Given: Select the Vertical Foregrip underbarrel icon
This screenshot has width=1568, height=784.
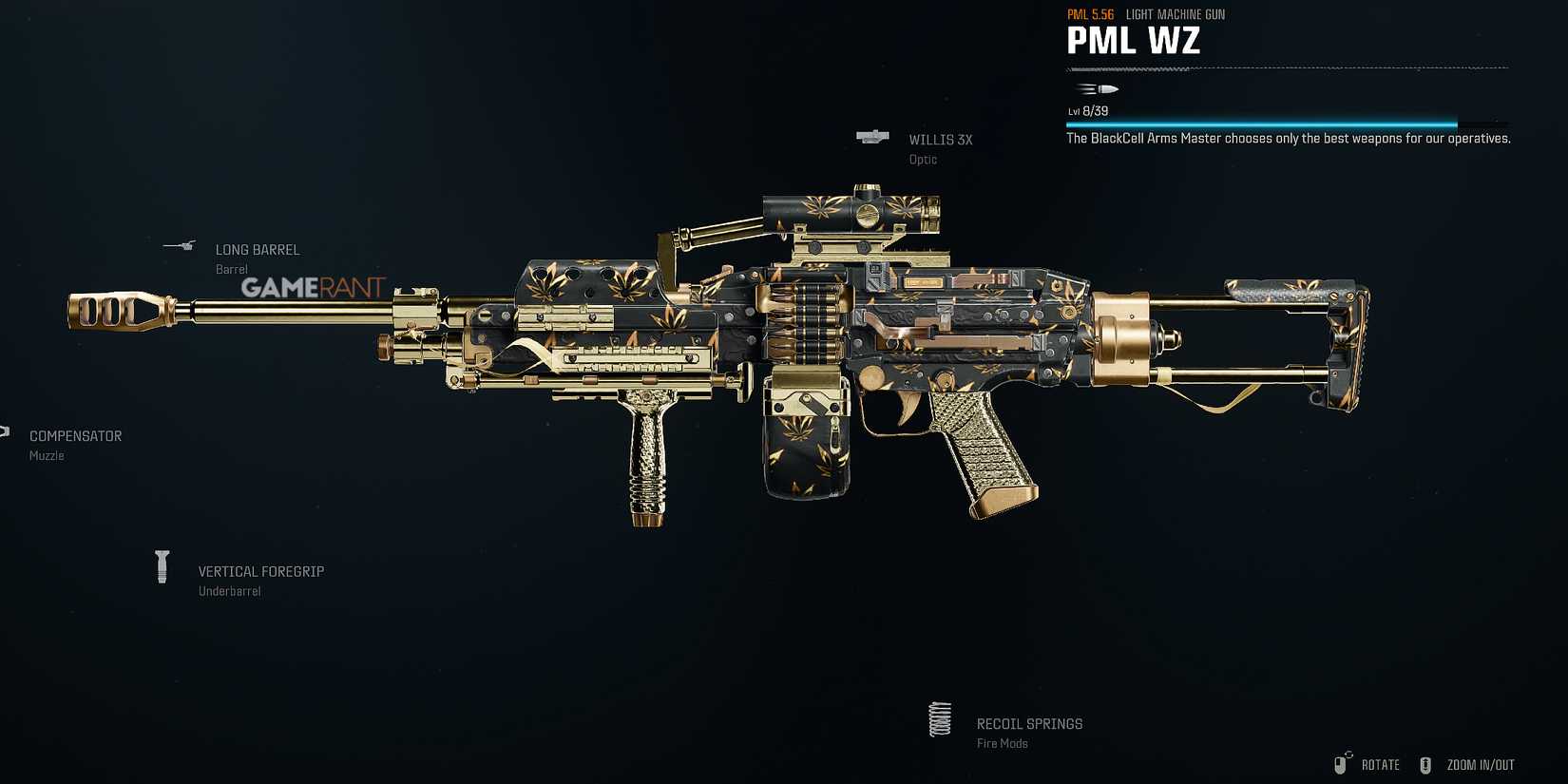Looking at the screenshot, I should 162,565.
